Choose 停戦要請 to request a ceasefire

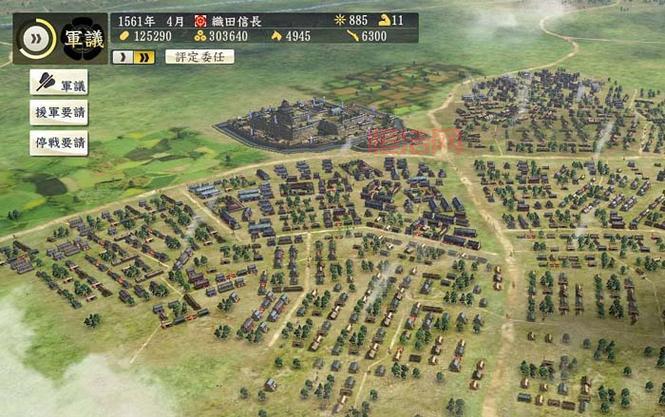click(x=59, y=142)
